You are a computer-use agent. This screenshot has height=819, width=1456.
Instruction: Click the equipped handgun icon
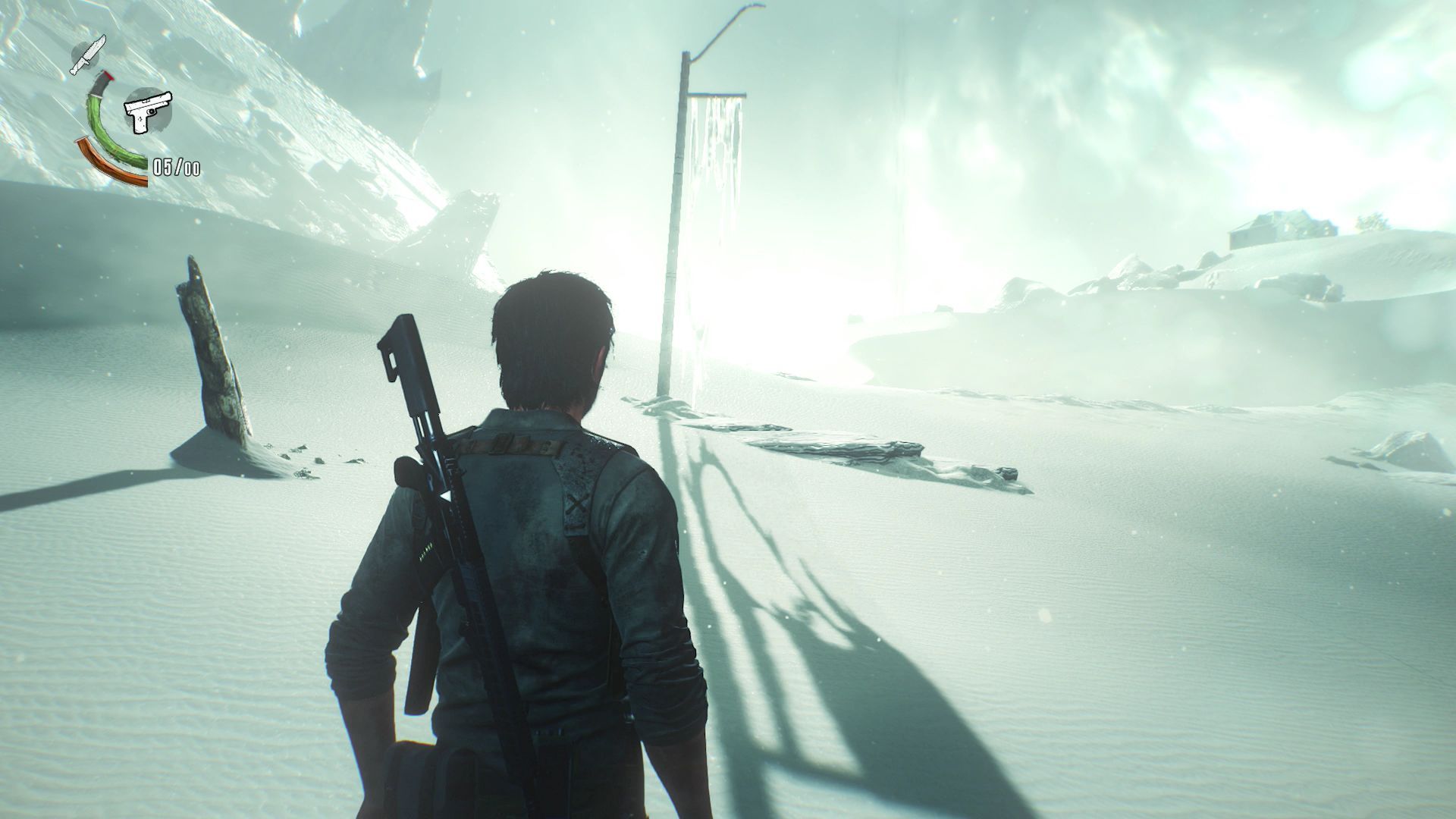(148, 111)
